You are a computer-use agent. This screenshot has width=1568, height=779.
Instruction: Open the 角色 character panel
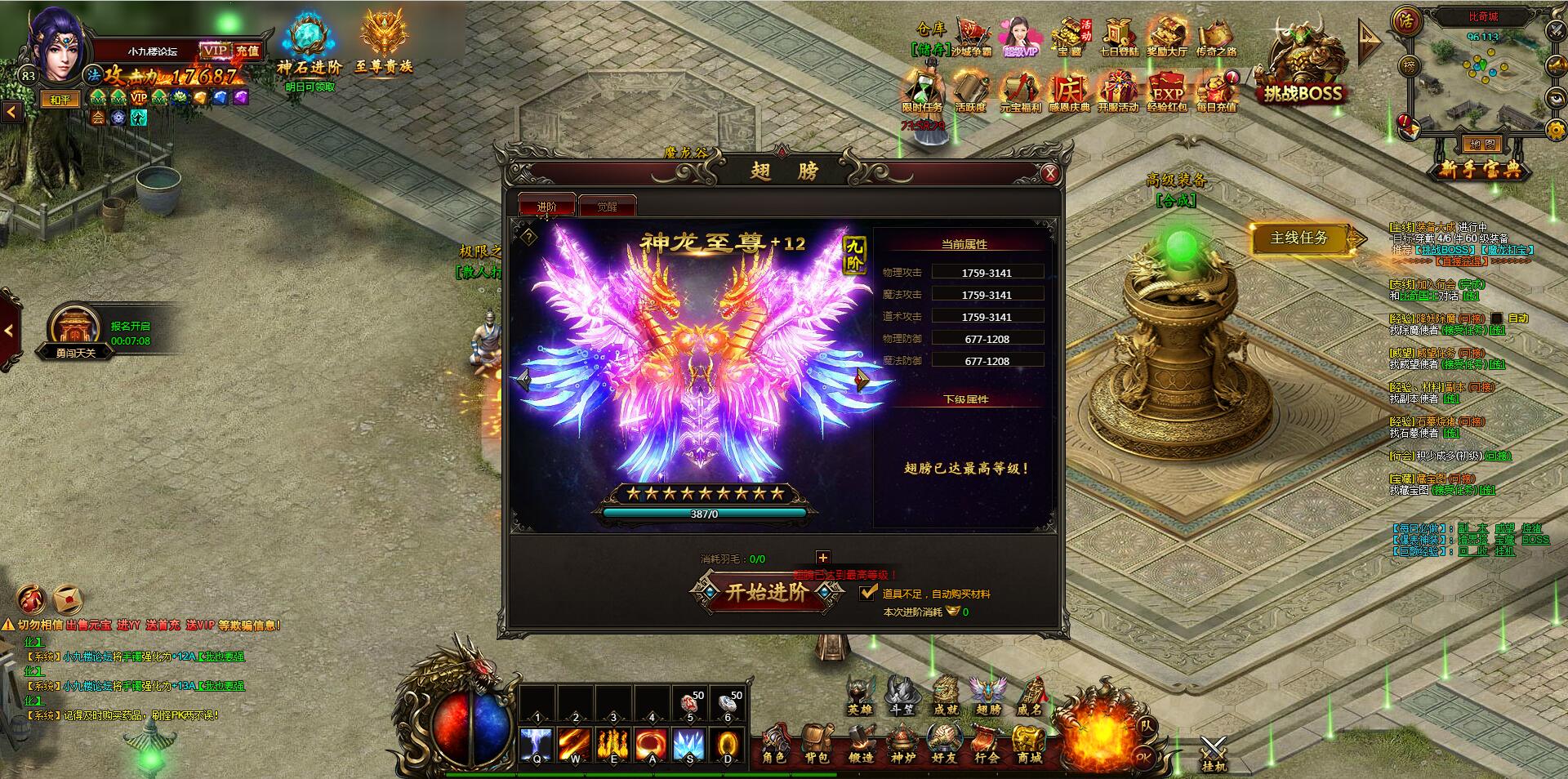[x=773, y=744]
